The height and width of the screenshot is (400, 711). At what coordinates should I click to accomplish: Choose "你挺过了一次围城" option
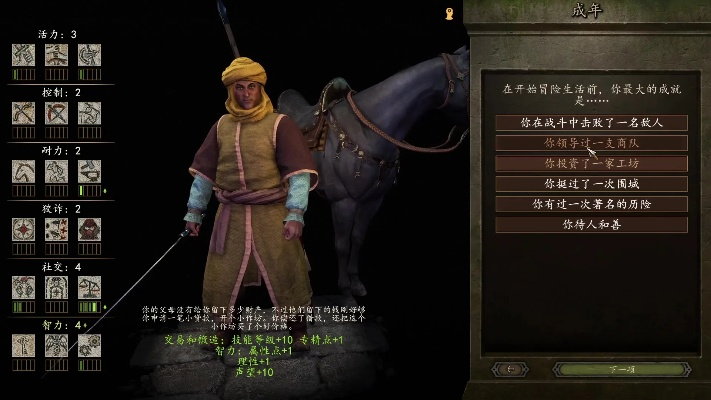tap(591, 184)
